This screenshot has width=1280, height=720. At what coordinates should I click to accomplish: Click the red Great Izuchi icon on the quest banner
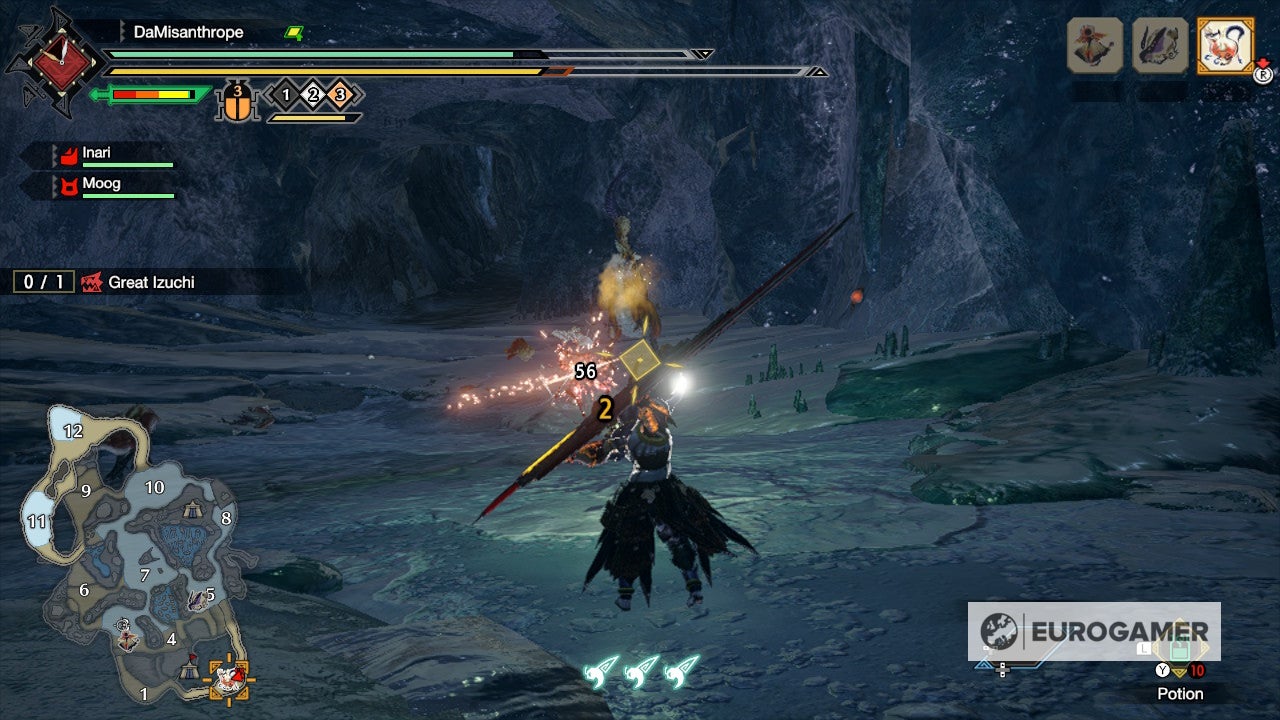point(90,282)
